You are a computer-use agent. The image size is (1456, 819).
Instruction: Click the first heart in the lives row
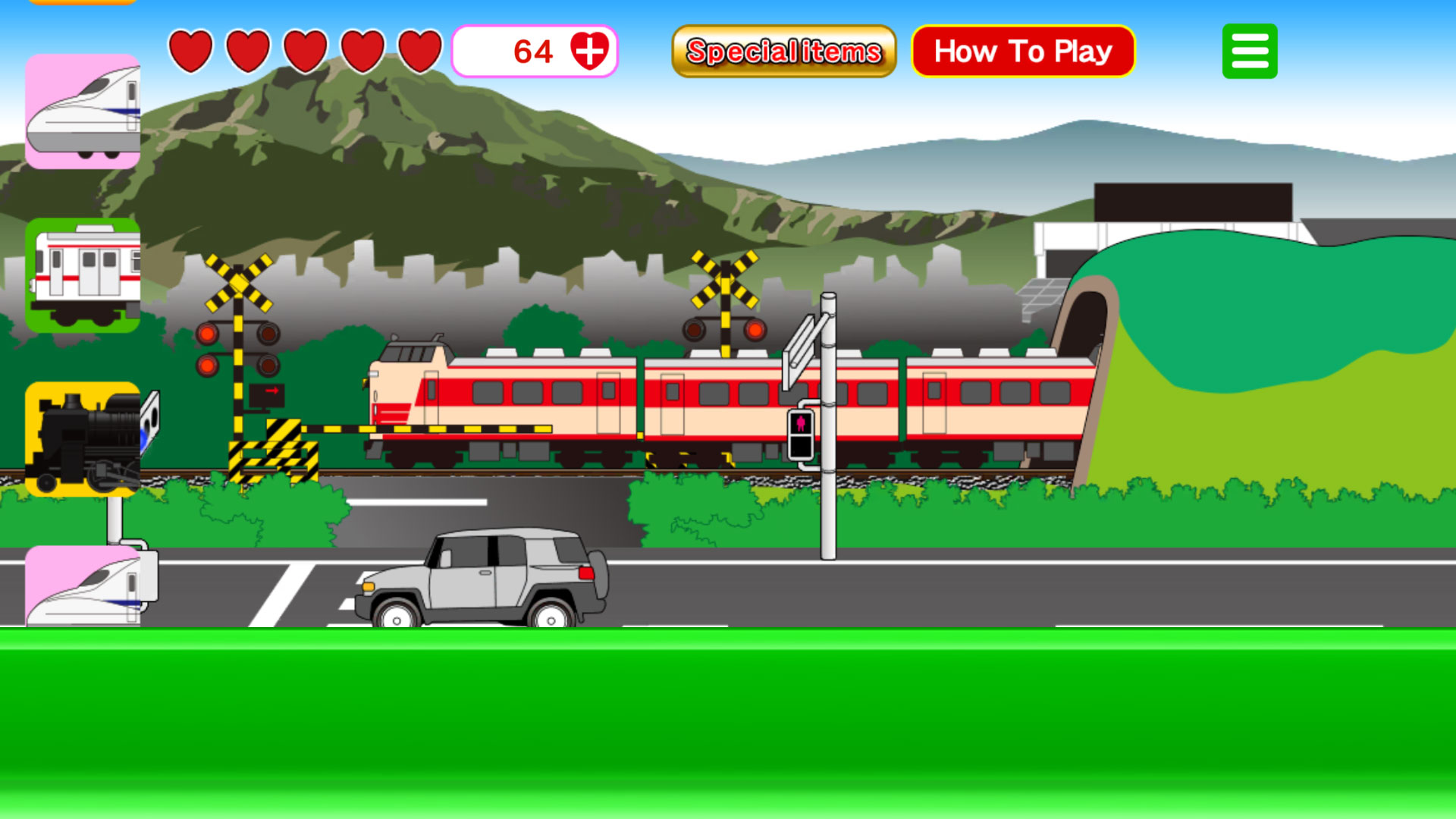point(190,52)
